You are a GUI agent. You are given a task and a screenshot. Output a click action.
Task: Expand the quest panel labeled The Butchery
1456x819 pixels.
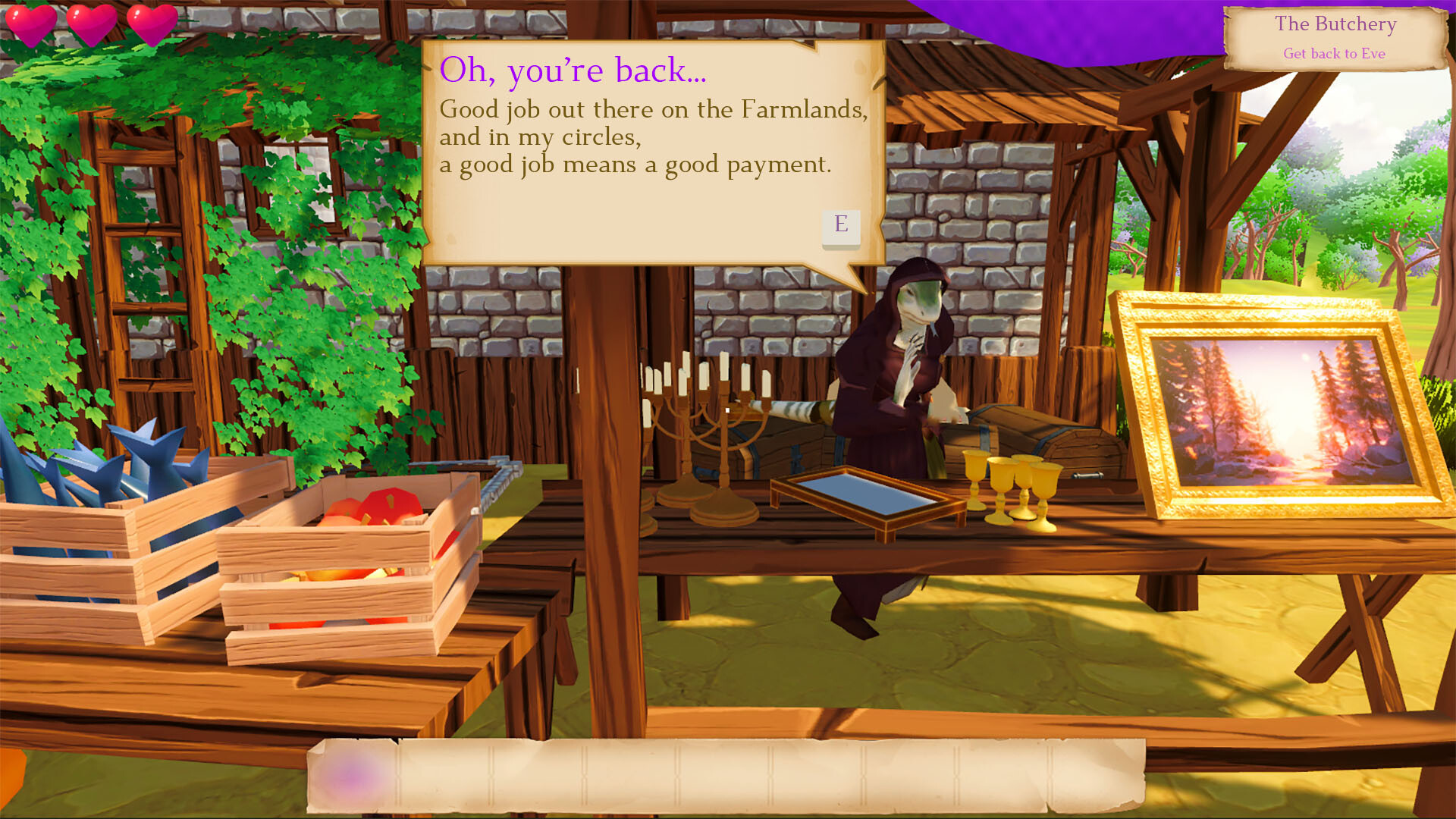click(1335, 38)
